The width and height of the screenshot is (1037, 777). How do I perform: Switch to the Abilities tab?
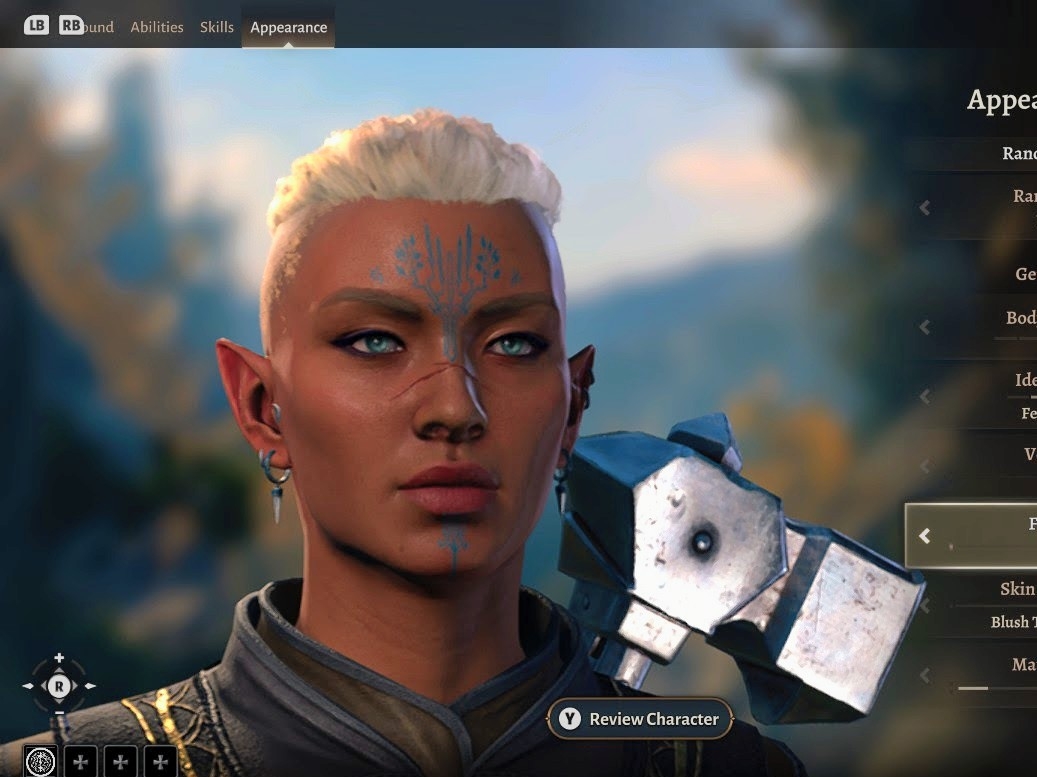[157, 27]
